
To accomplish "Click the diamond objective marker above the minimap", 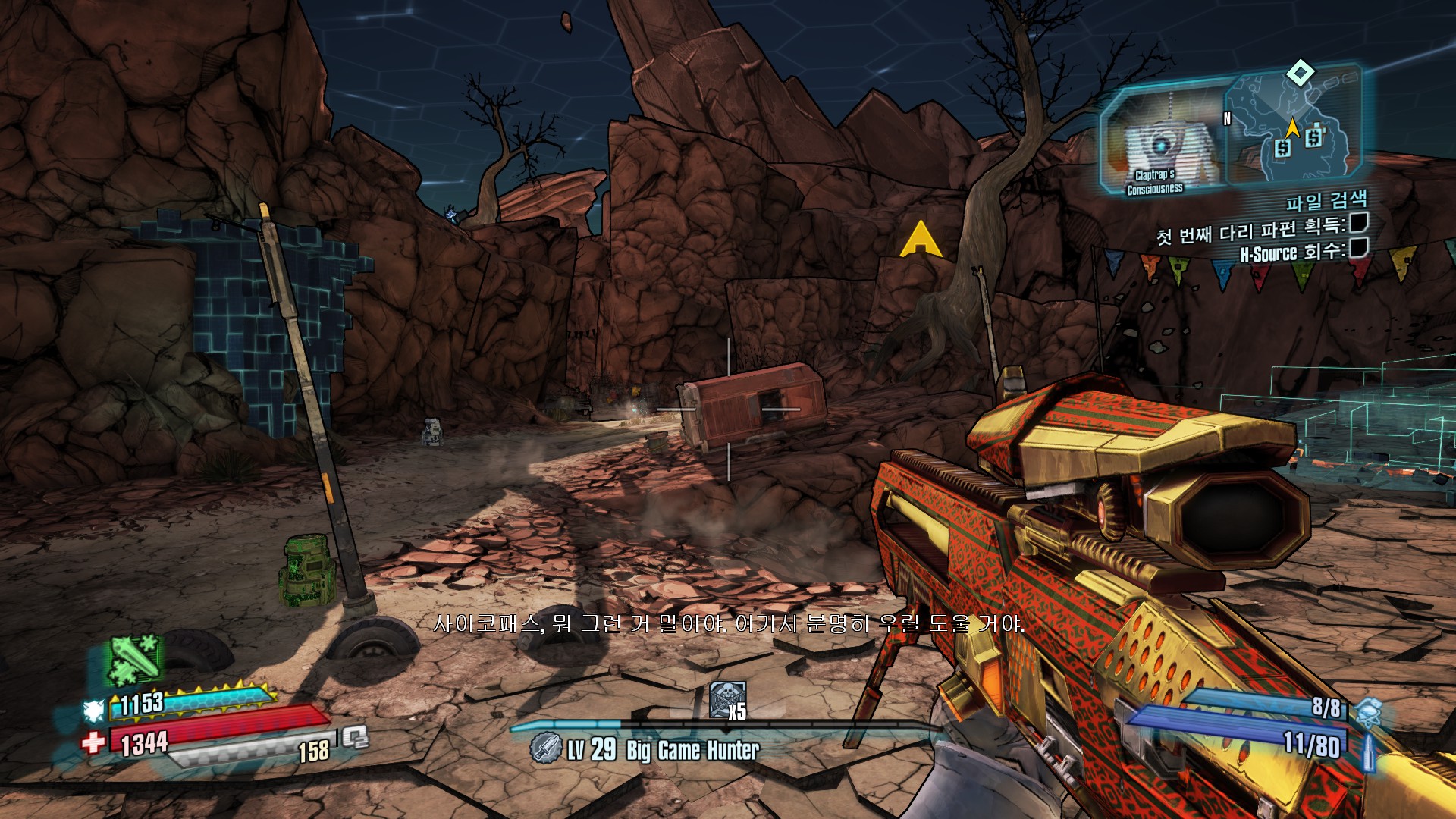I will pyautogui.click(x=1301, y=74).
